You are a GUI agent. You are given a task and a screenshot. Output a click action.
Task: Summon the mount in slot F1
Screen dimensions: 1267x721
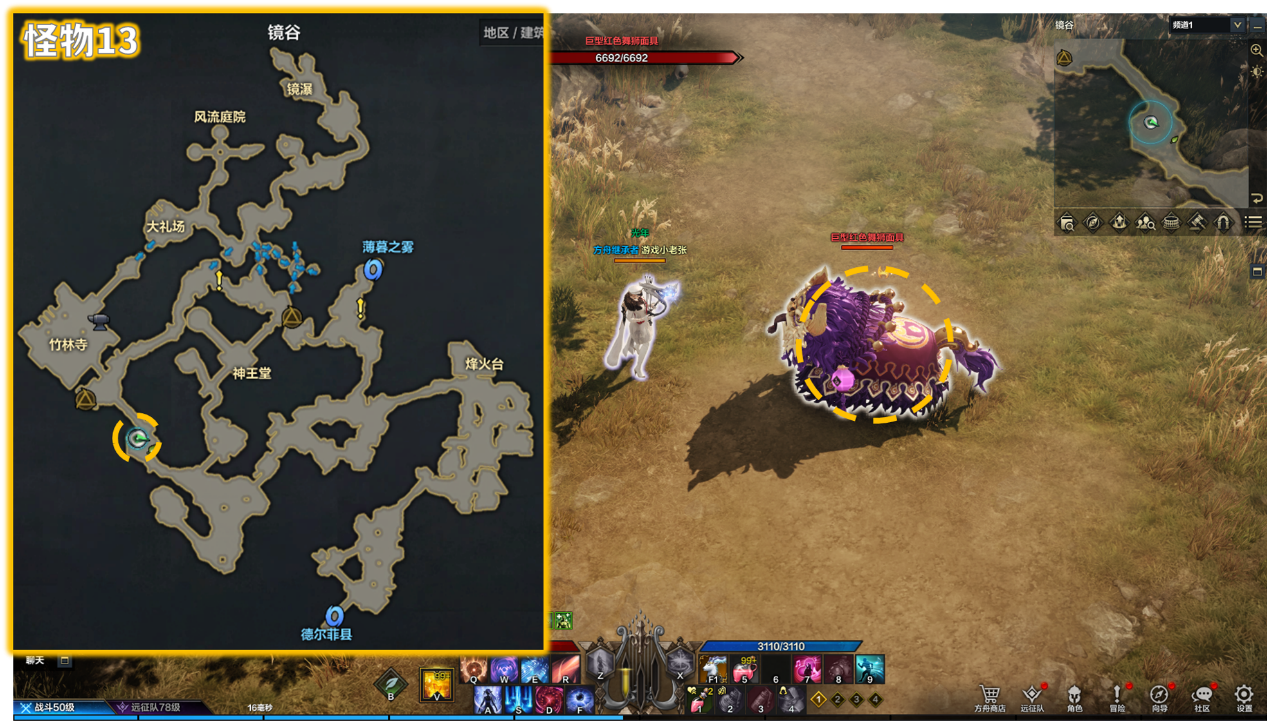(713, 669)
